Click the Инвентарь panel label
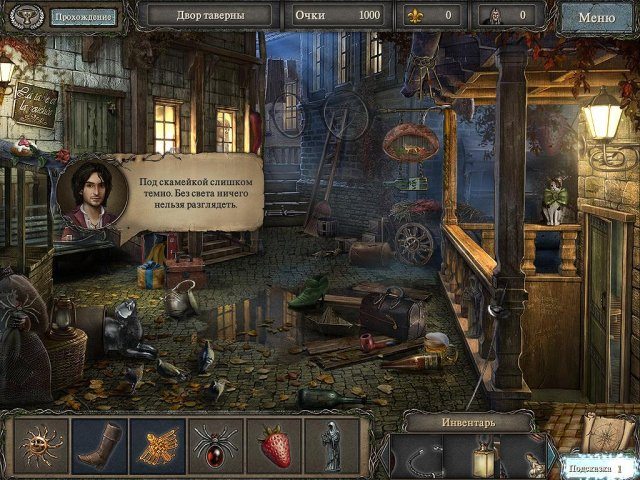 point(464,421)
